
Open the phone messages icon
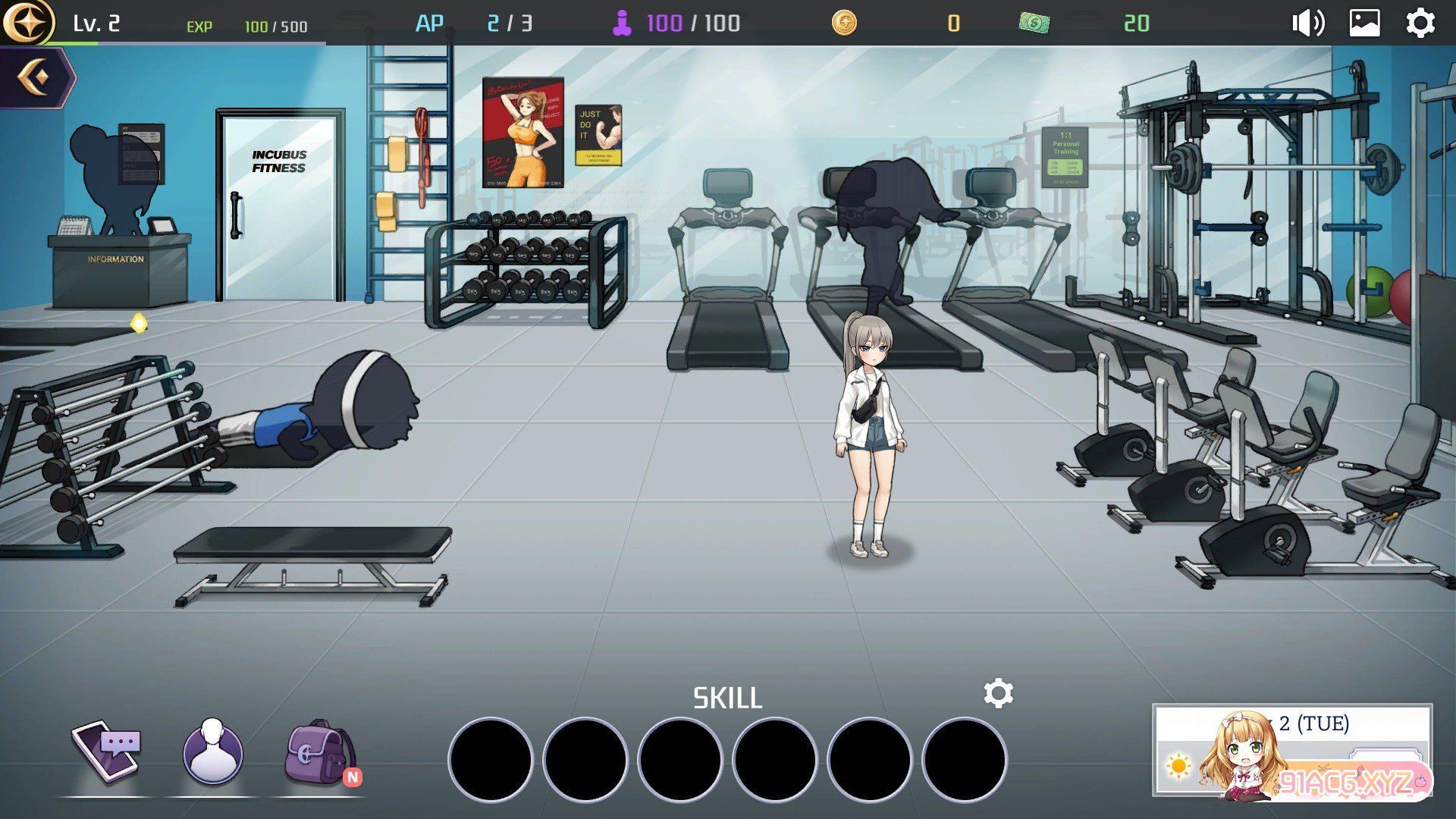point(107,752)
